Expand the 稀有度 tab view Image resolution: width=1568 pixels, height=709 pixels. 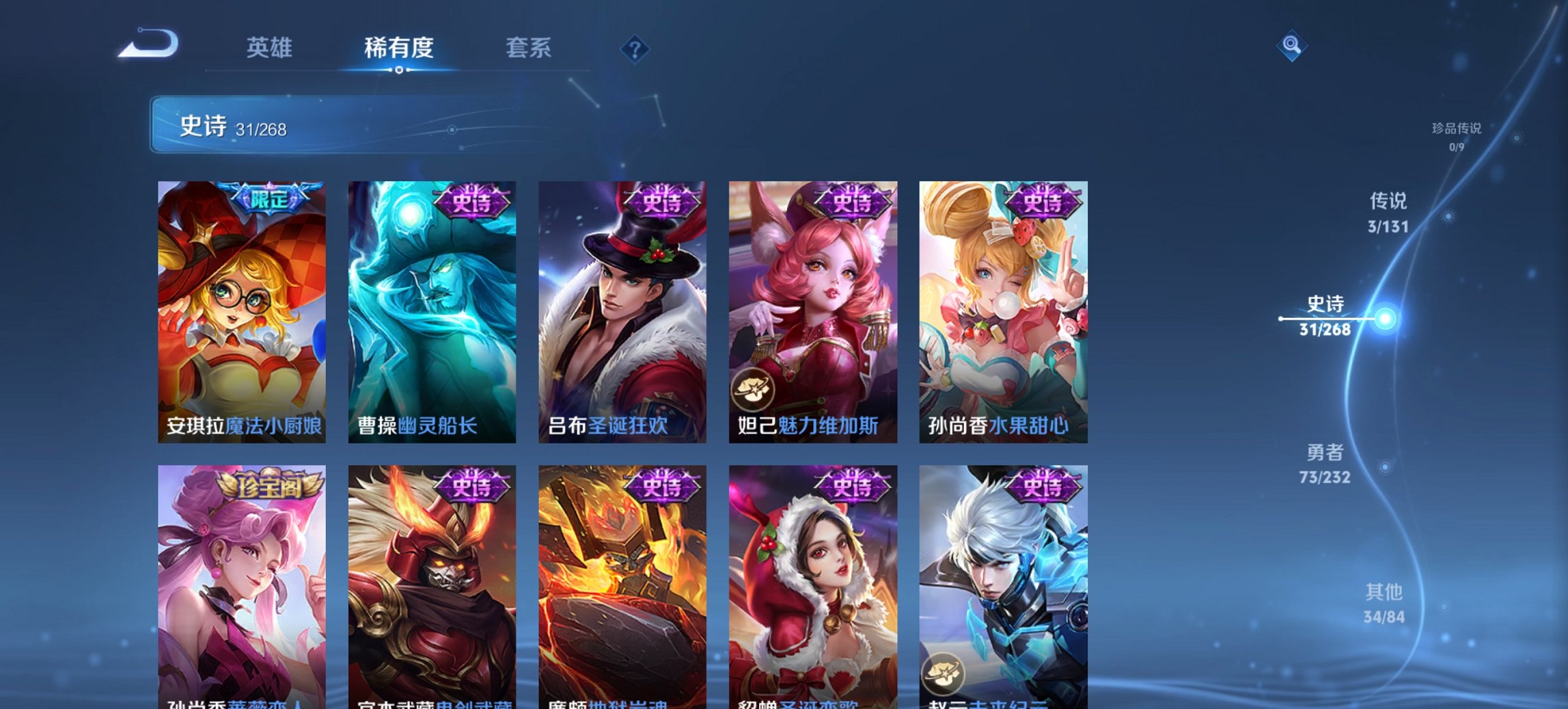pos(398,48)
